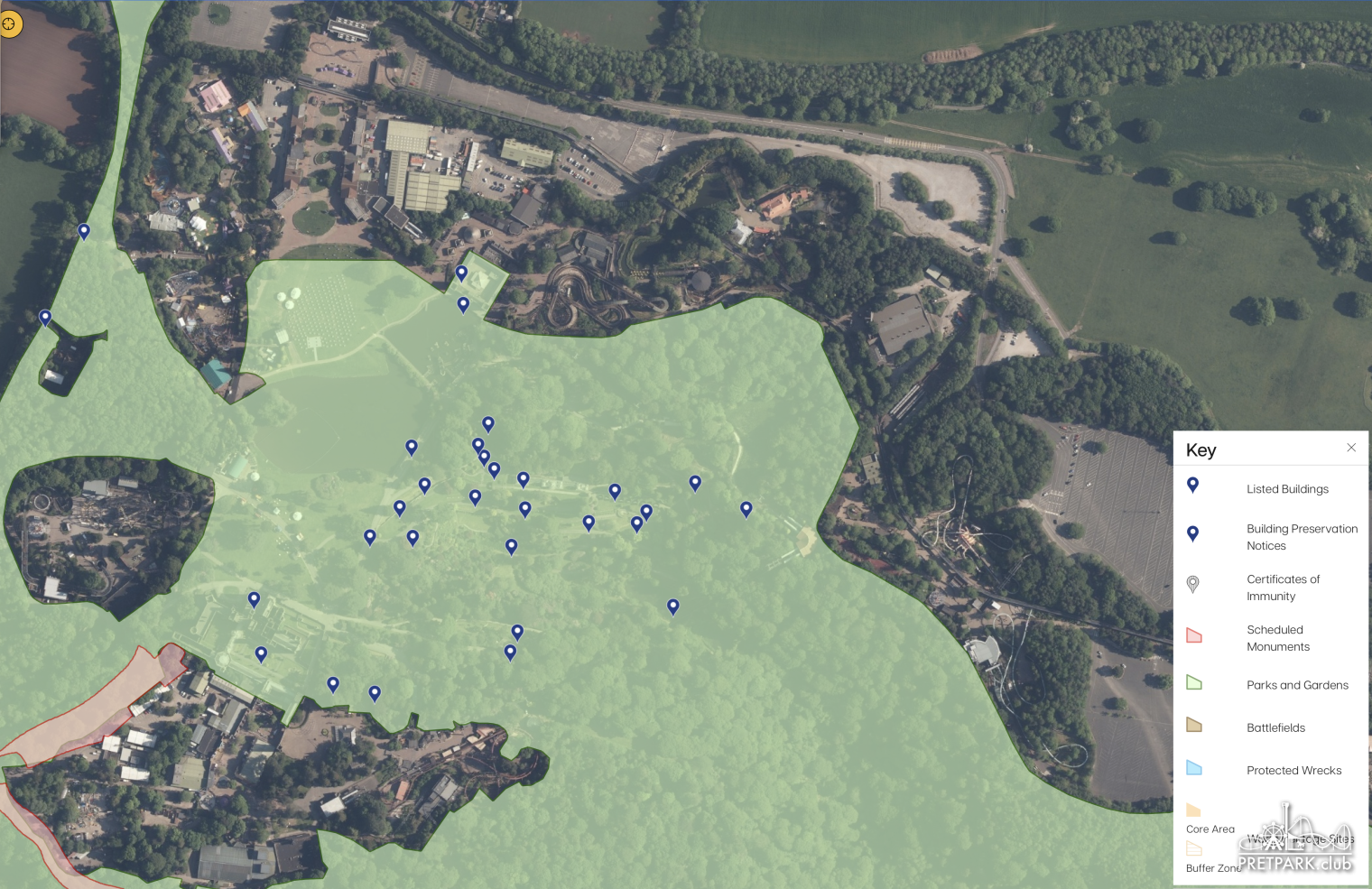Click the Scheduled Monuments legend entry
Viewport: 1372px width, 889px height.
(x=1277, y=638)
